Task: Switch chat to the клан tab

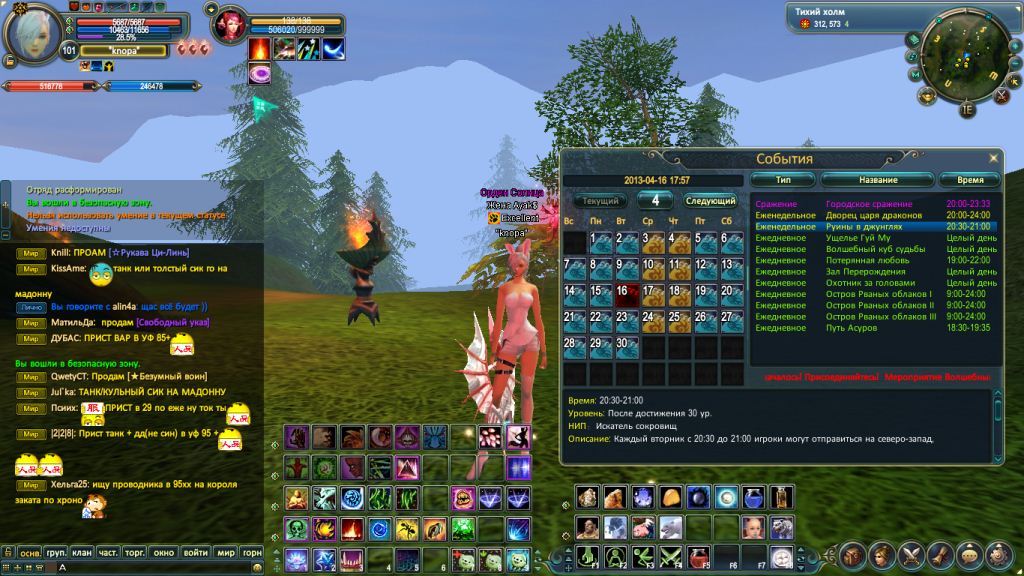Action: (x=82, y=552)
